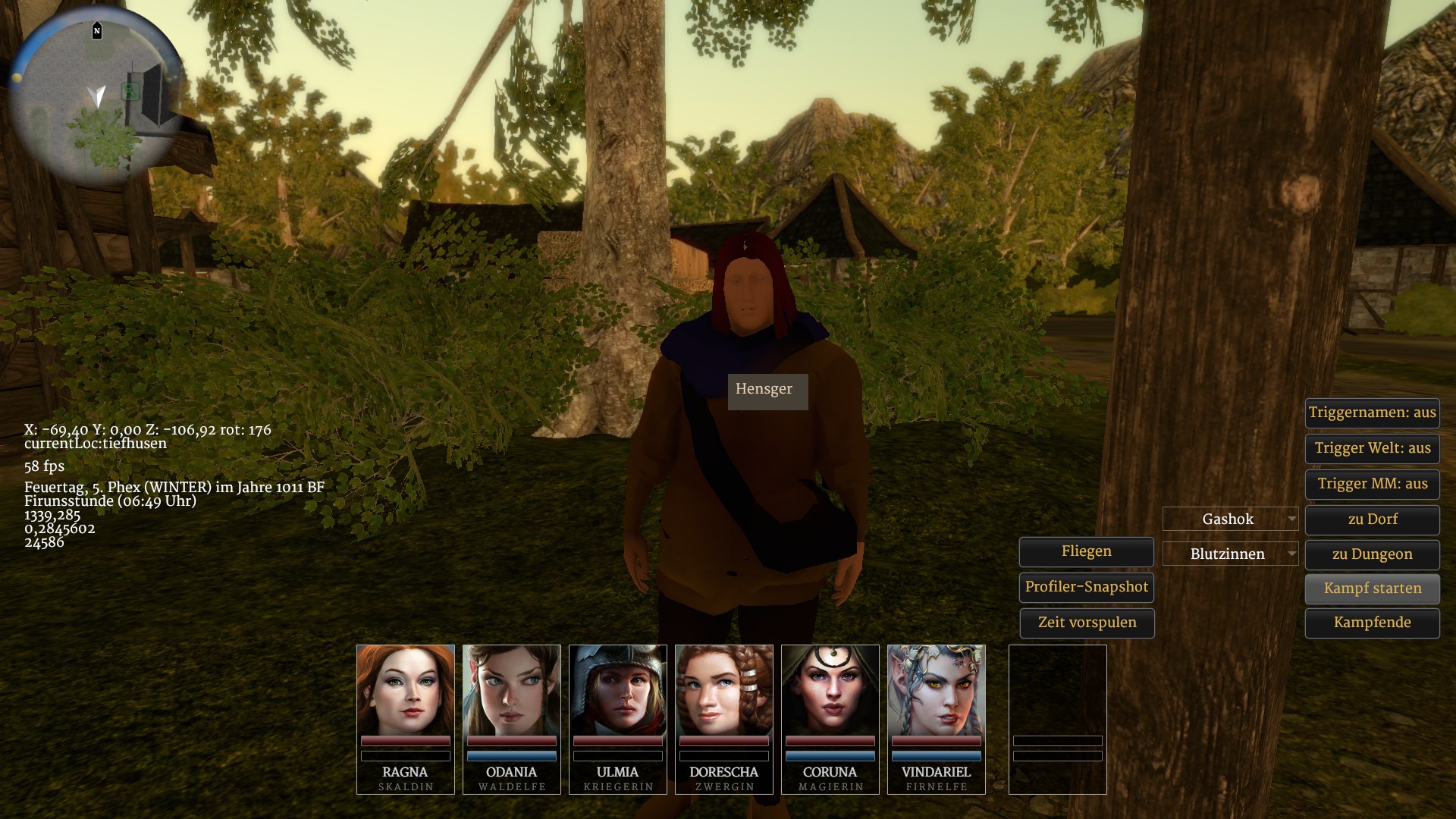Open the Gashok village dropdown

point(1230,519)
